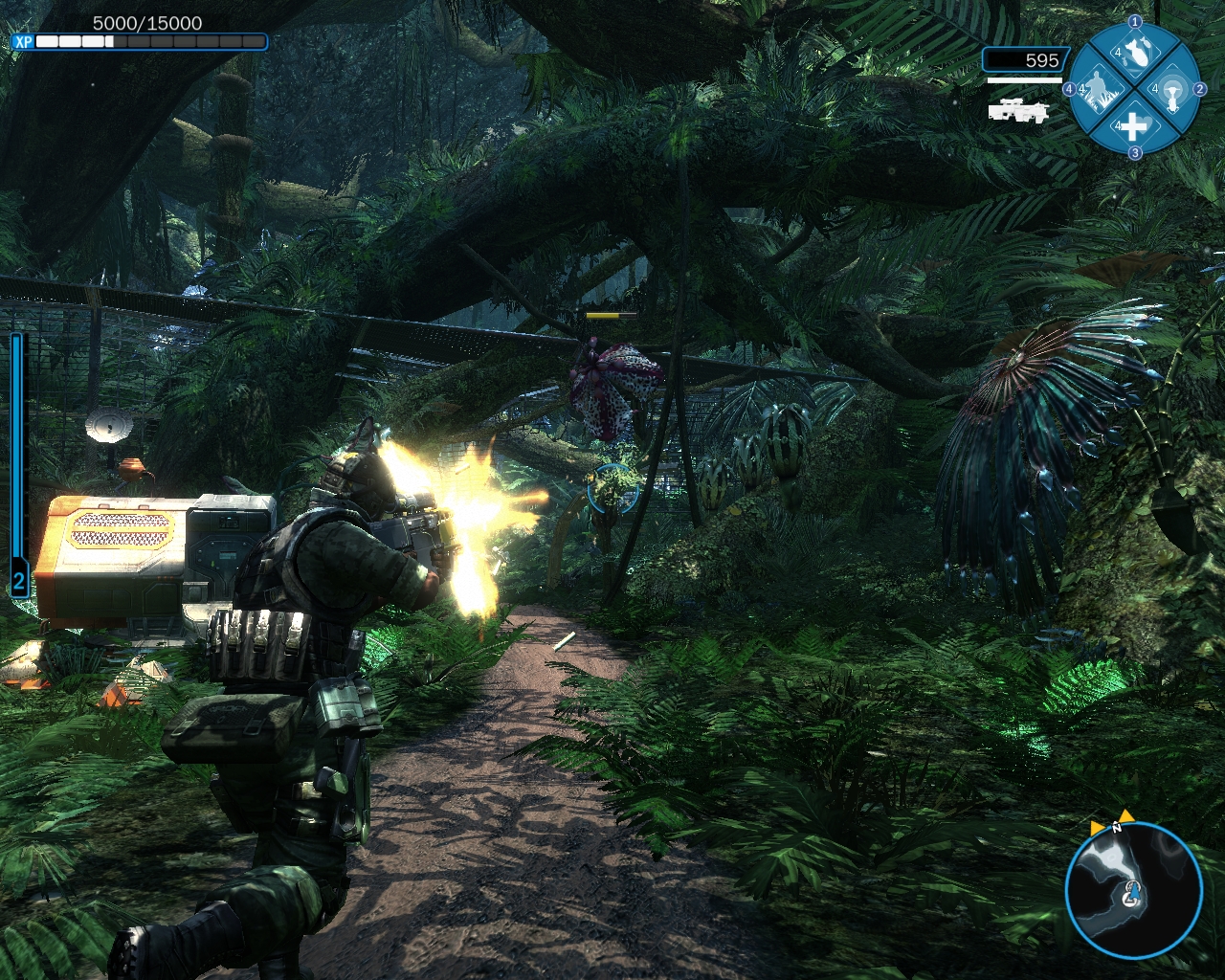1225x980 pixels.
Task: Trigger the healing cross skill
Action: [x=1133, y=126]
